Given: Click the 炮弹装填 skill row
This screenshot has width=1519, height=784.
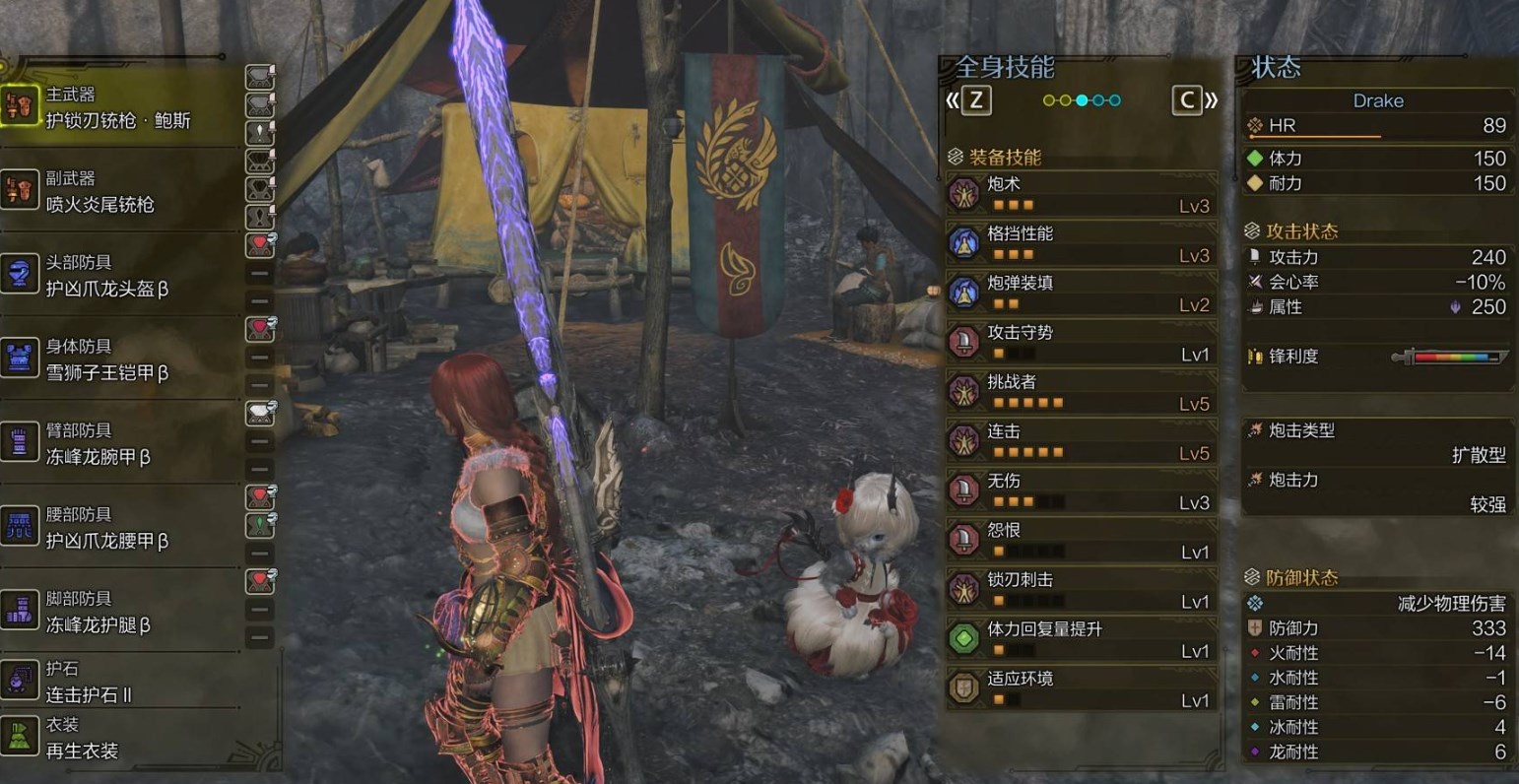Looking at the screenshot, I should pos(1081,293).
